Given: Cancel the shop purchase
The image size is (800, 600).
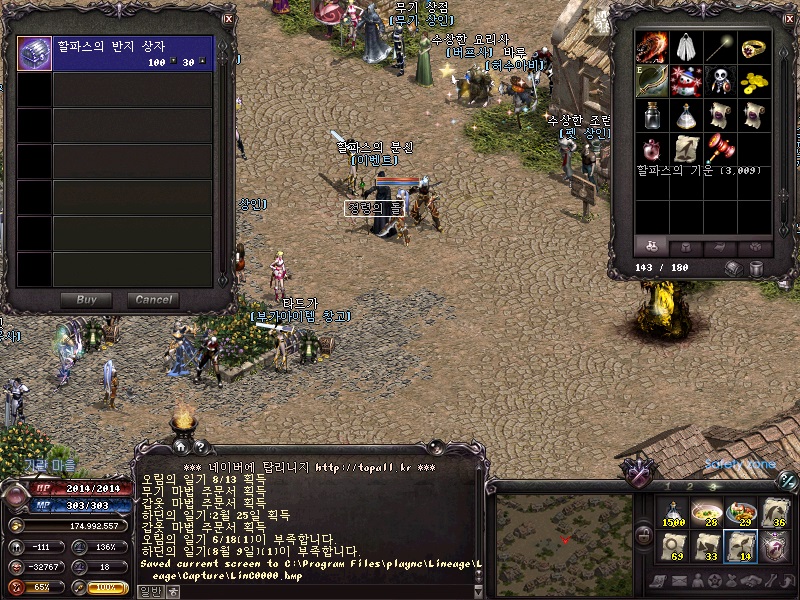Looking at the screenshot, I should pyautogui.click(x=153, y=300).
